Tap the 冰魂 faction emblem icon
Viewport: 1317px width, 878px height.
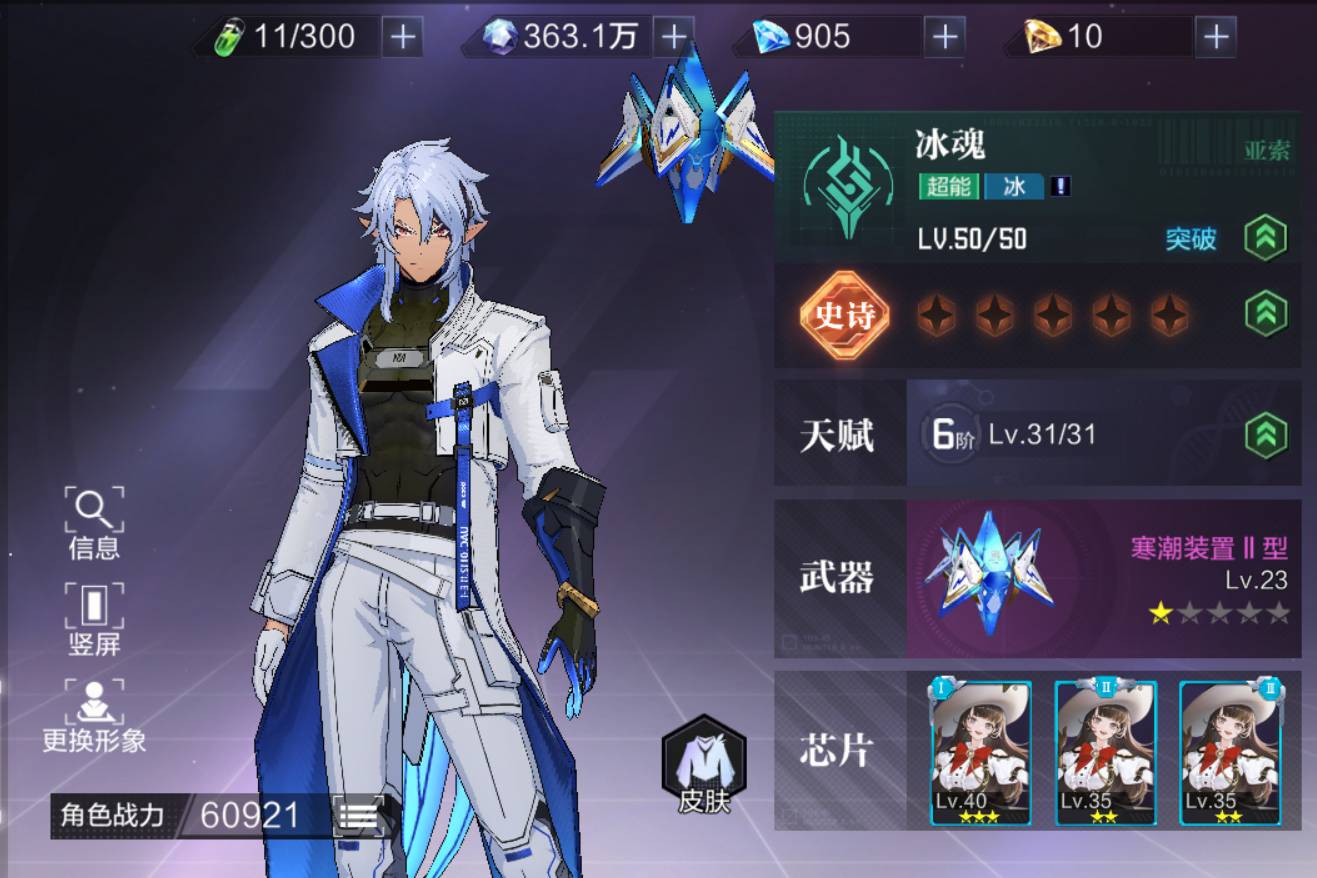pos(848,187)
